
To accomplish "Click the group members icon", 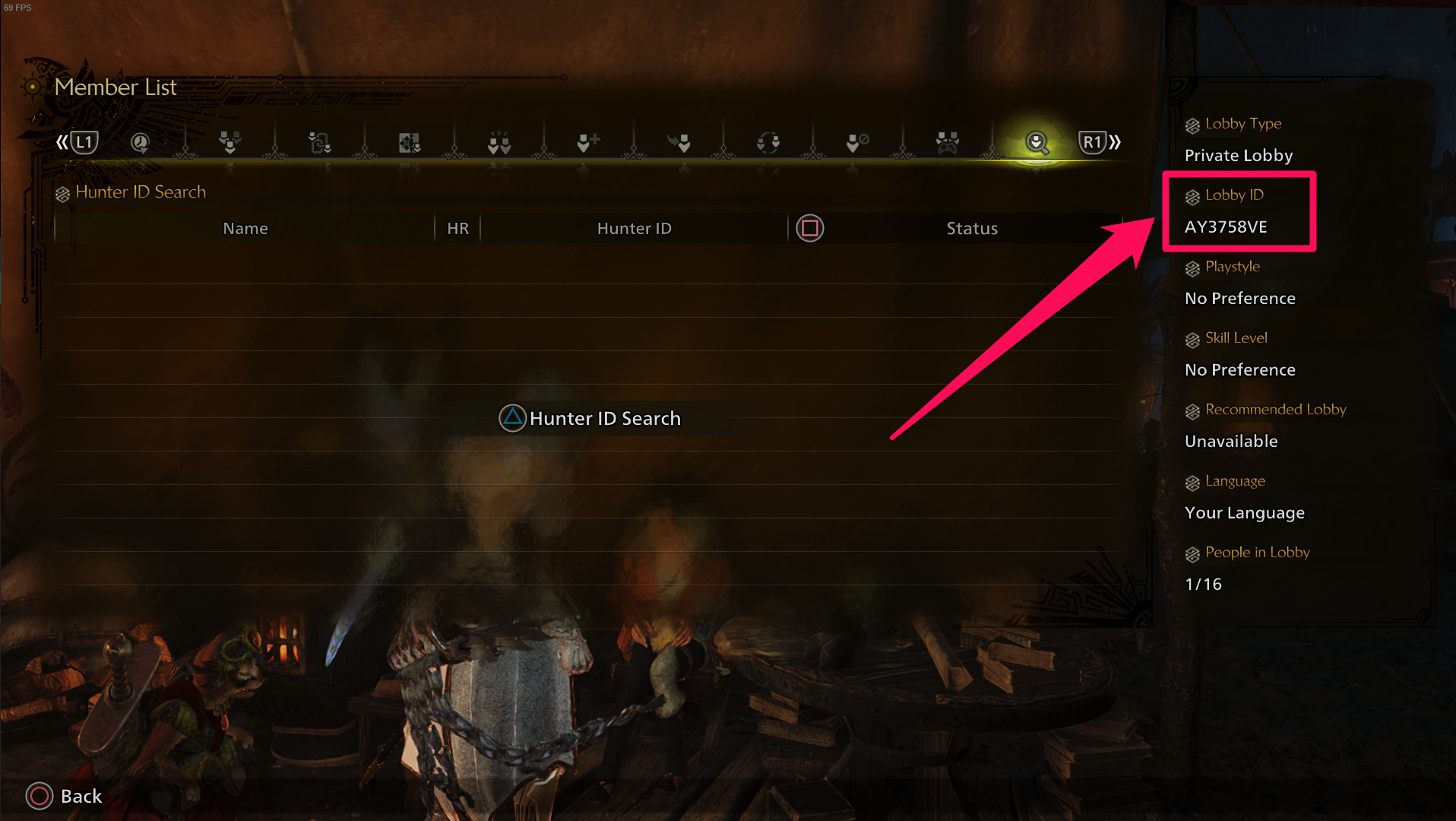I will [229, 142].
